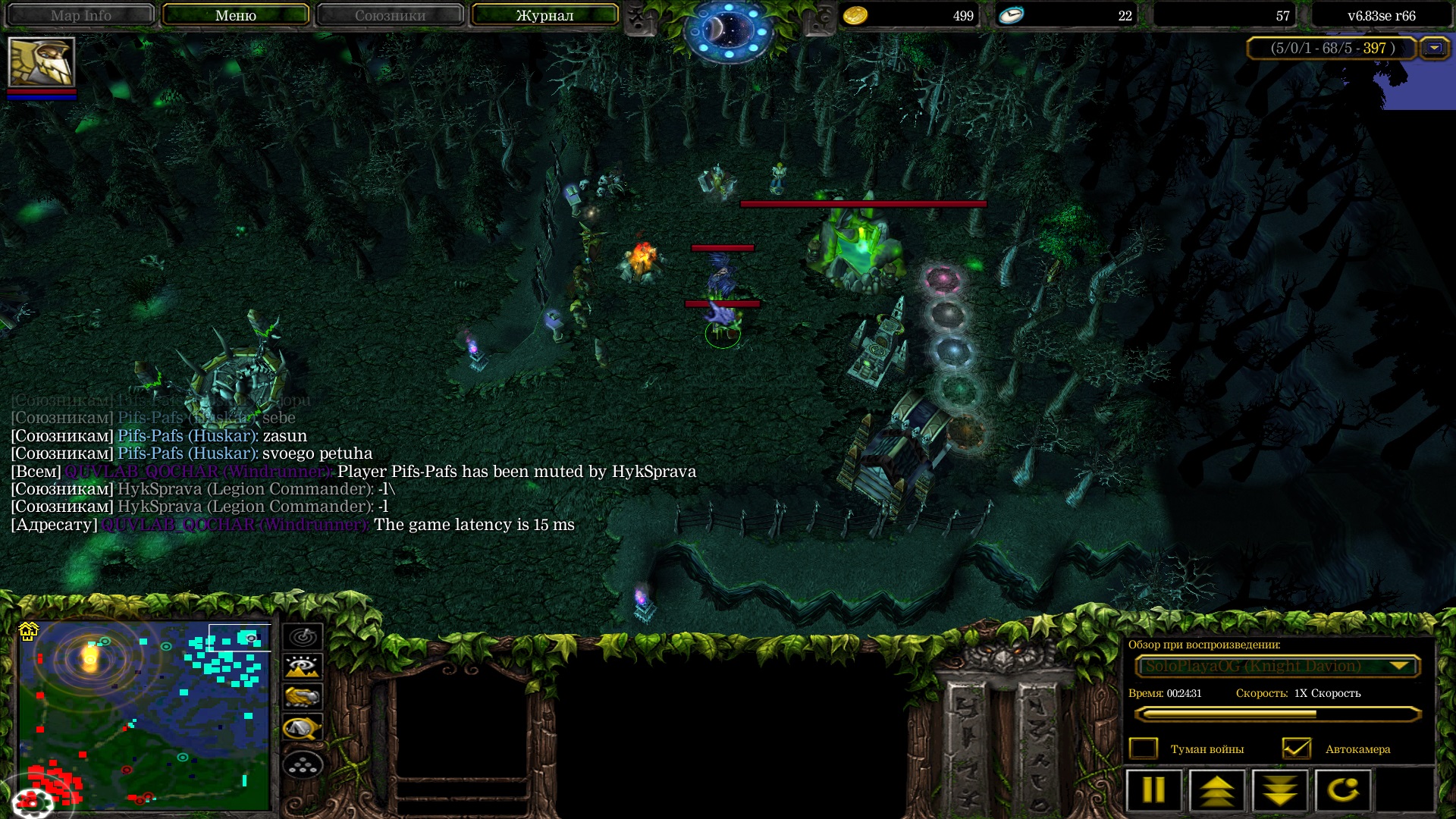The height and width of the screenshot is (819, 1456).
Task: Decrease replay speed with down arrows
Action: [x=1280, y=790]
